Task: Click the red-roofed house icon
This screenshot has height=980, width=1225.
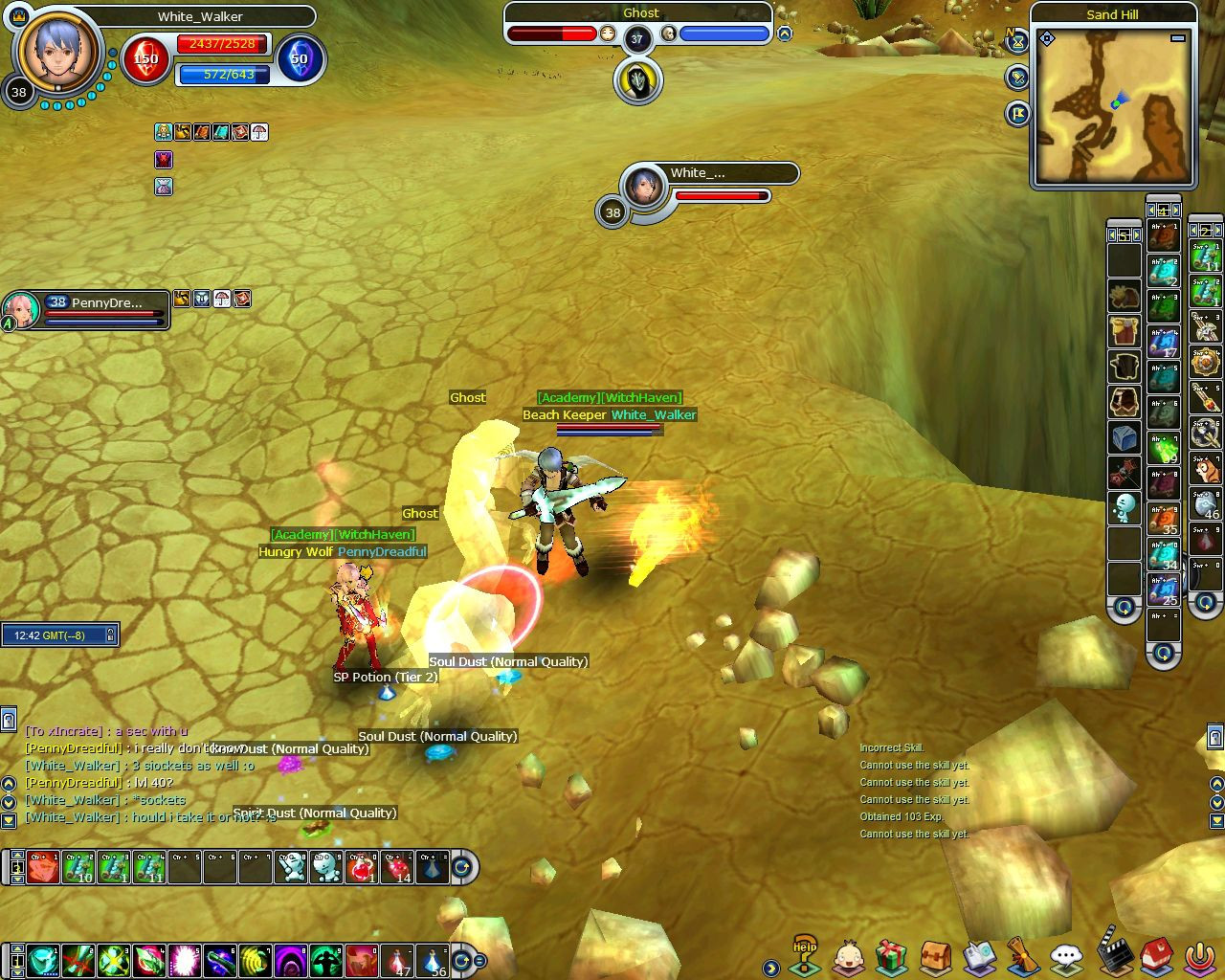Action: (x=1156, y=955)
